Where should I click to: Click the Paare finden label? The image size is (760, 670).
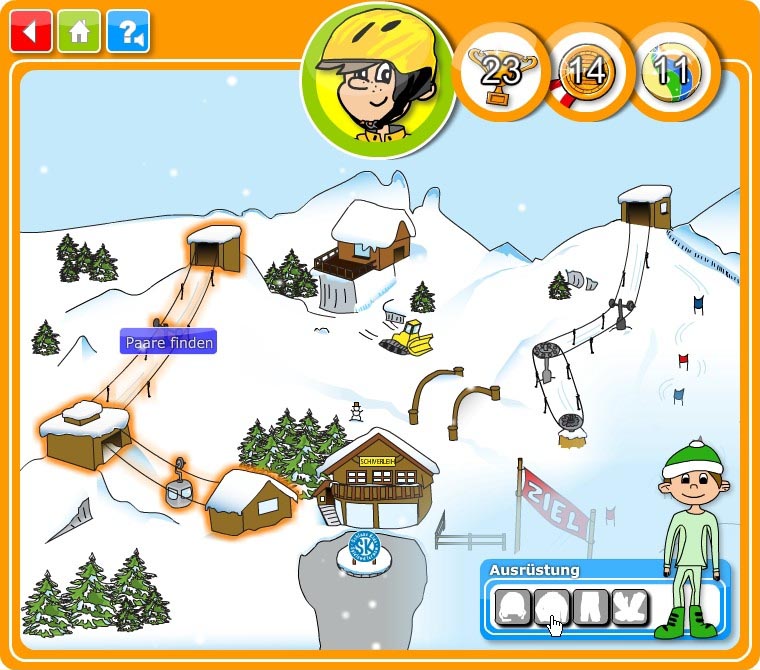[169, 342]
